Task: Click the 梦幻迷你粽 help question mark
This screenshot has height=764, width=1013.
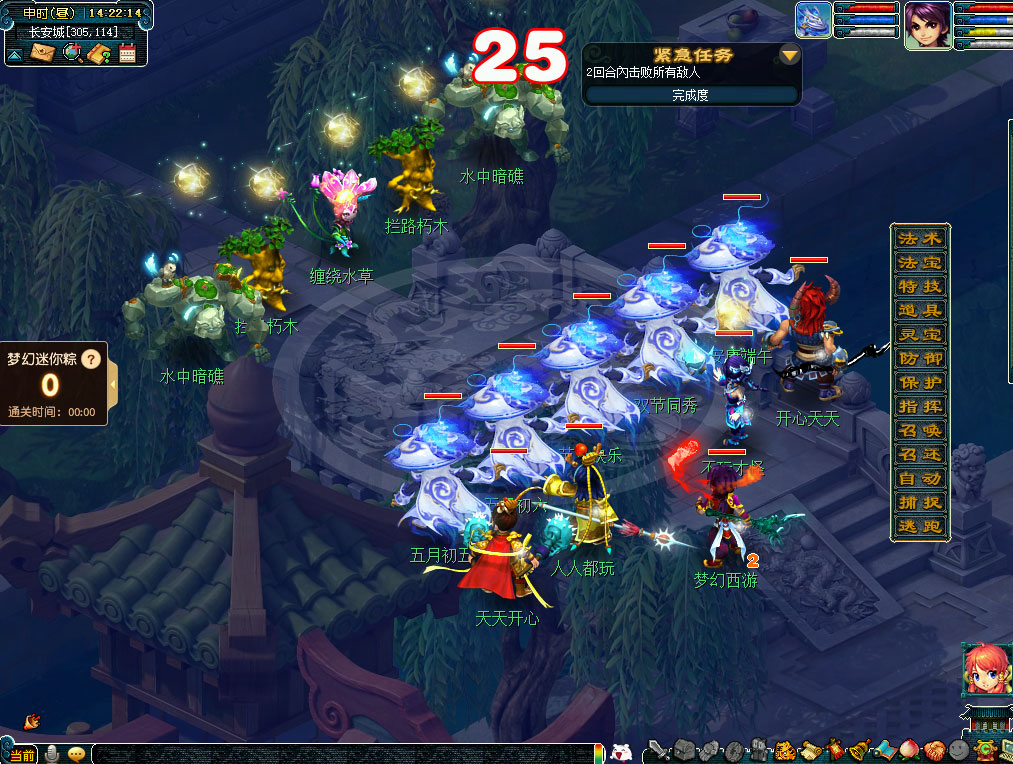Action: pyautogui.click(x=91, y=358)
